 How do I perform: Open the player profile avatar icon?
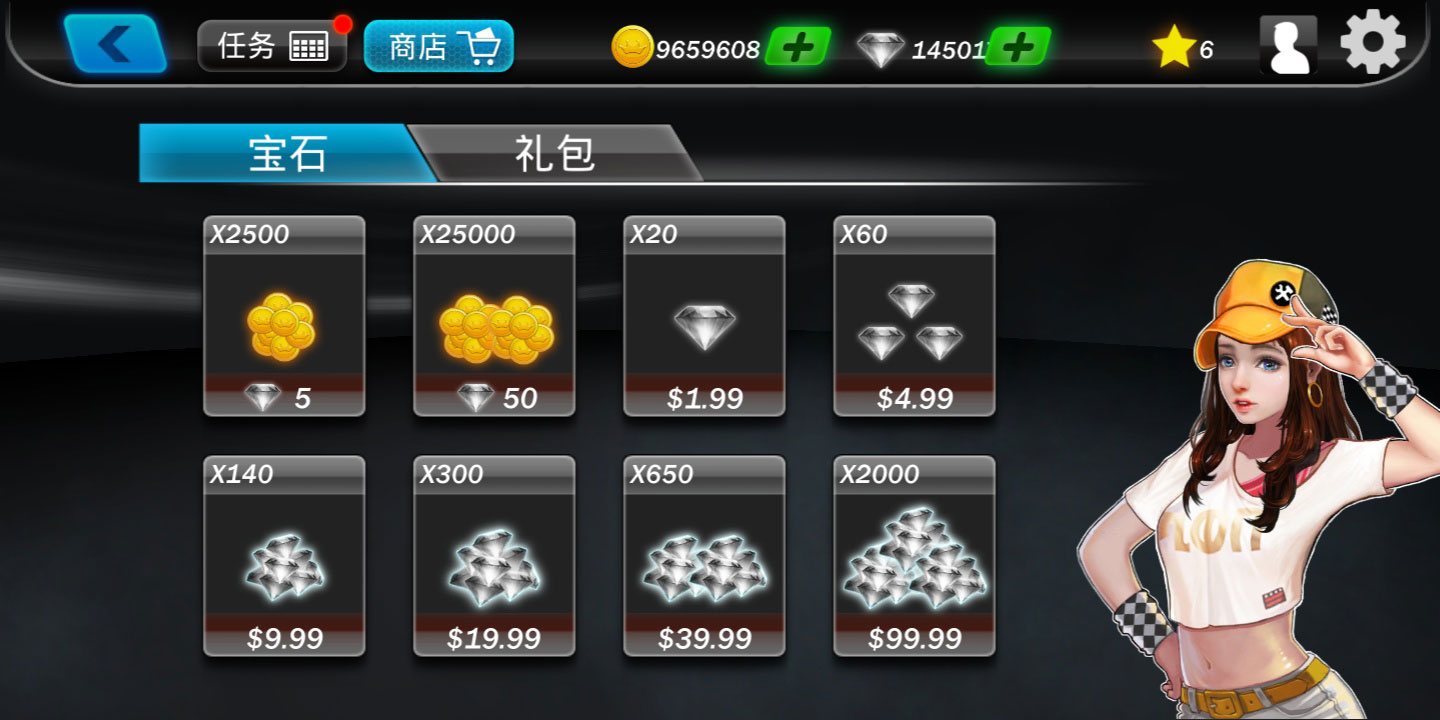click(x=1288, y=44)
